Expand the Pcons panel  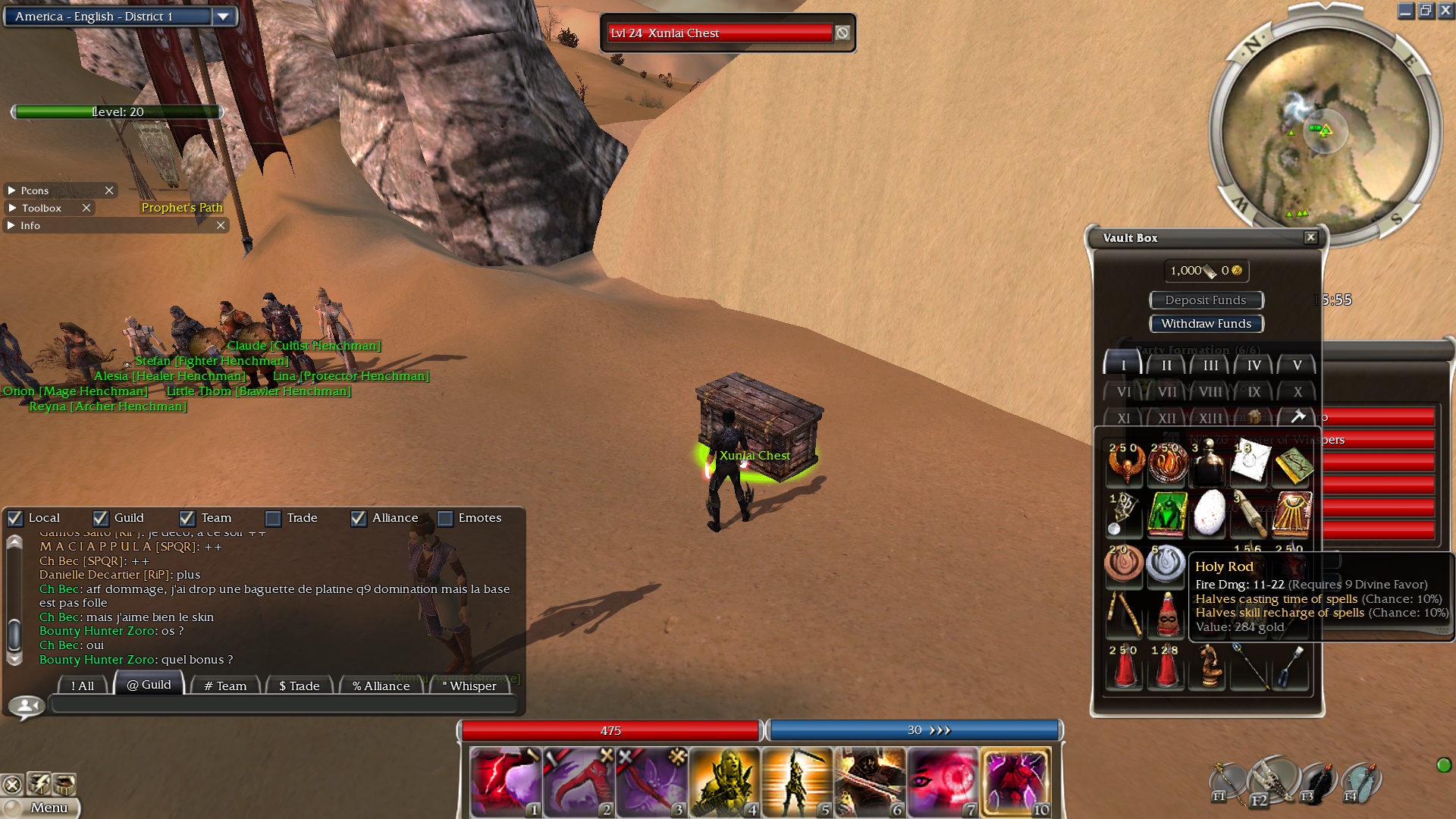tap(11, 190)
